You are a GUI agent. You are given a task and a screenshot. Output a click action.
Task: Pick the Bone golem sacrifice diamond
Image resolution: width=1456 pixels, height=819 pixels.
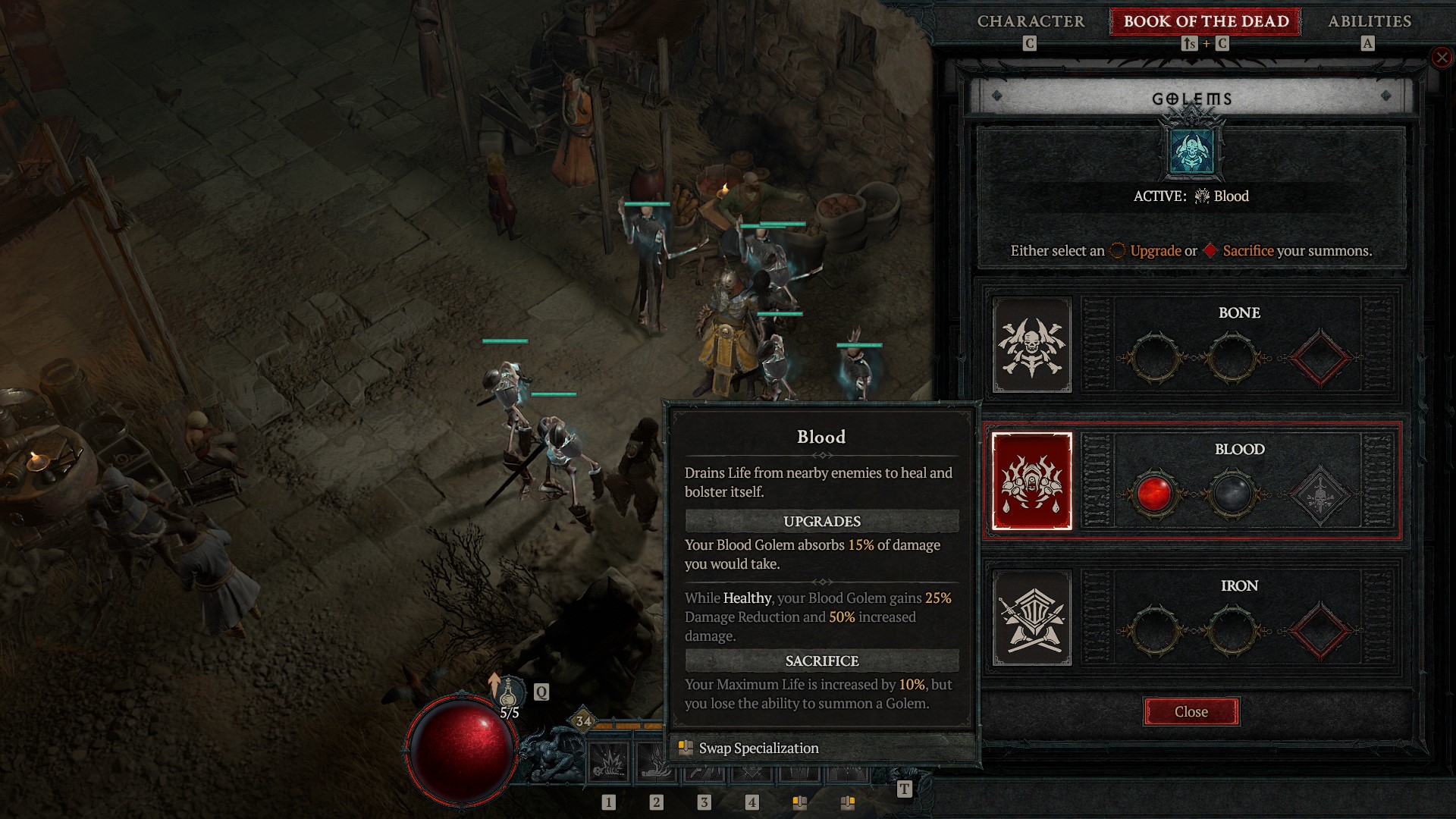click(1319, 357)
